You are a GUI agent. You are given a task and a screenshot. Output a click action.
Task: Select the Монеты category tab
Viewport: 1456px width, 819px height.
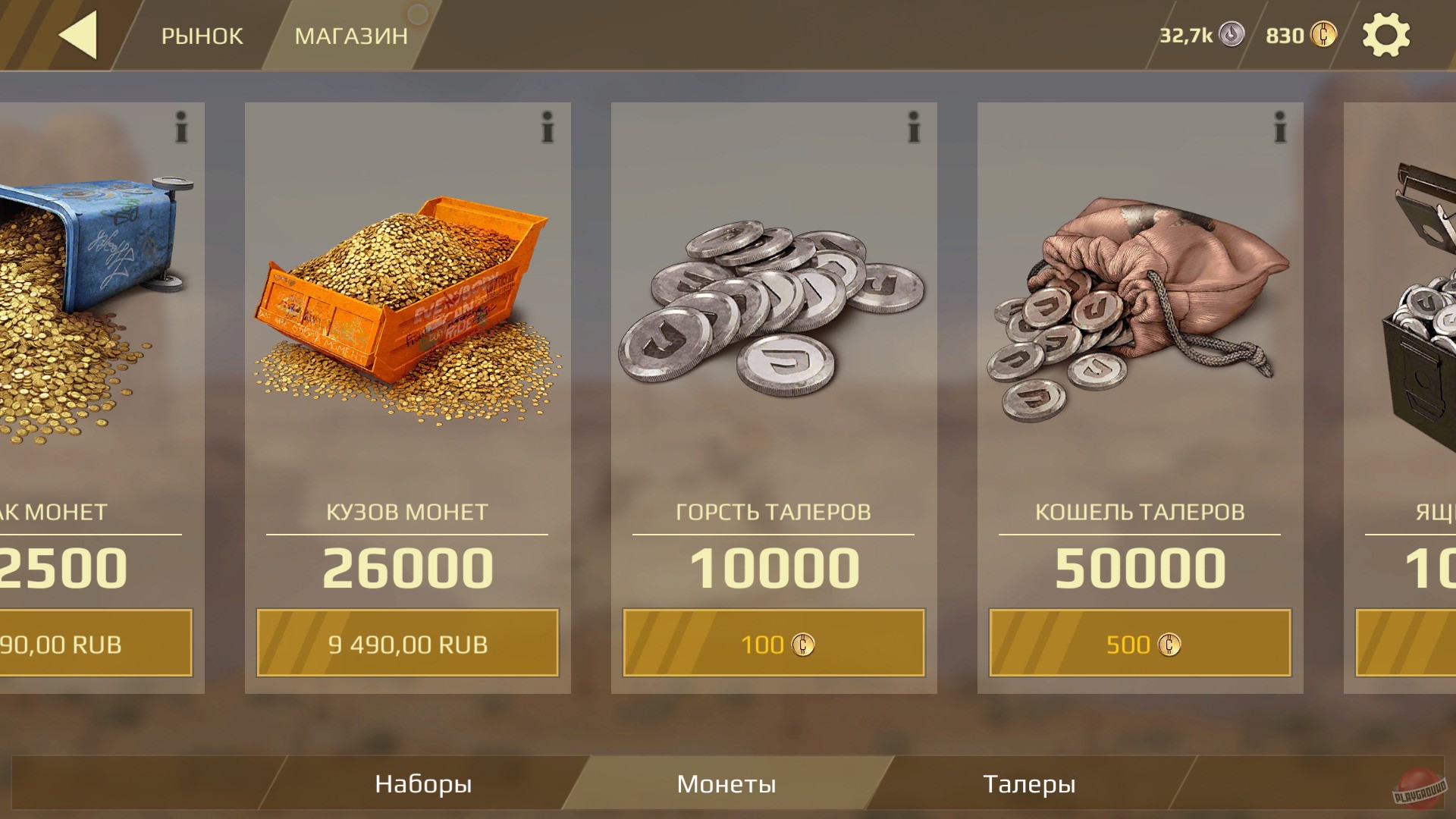[728, 783]
